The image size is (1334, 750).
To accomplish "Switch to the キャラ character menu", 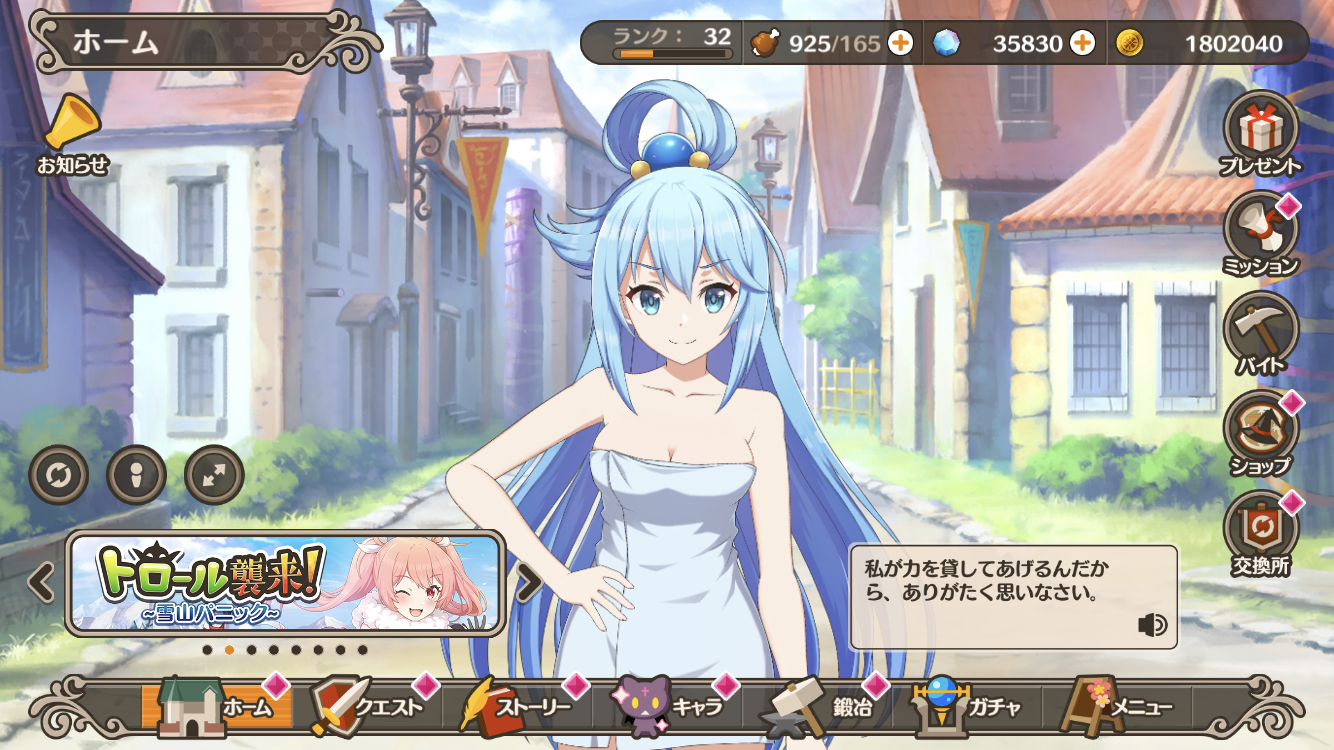I will coord(666,707).
